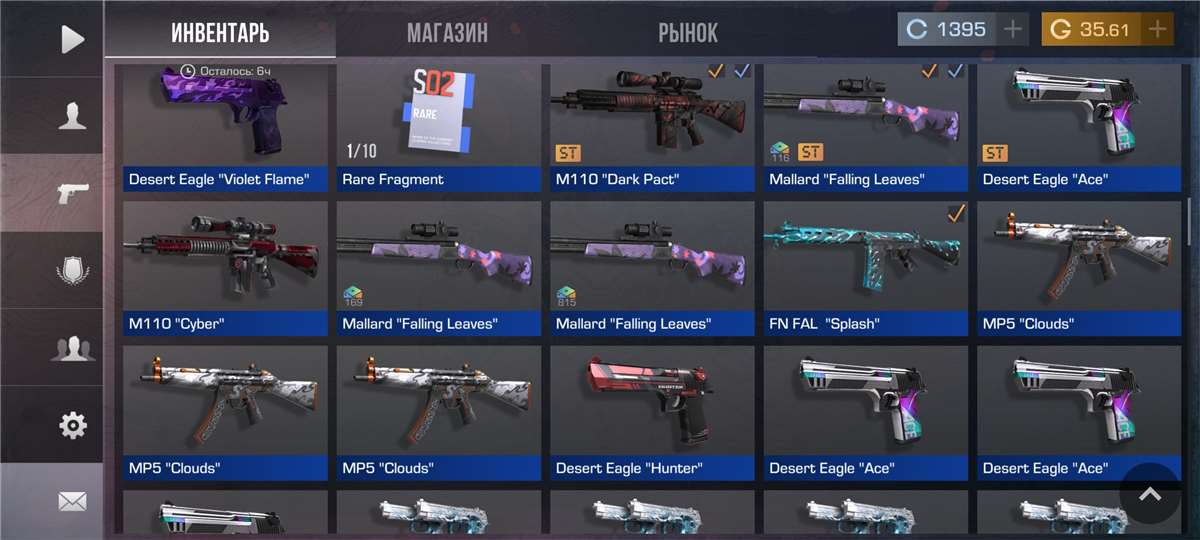The image size is (1200, 540).
Task: Add silver coins with the plus button
Action: click(x=1013, y=29)
